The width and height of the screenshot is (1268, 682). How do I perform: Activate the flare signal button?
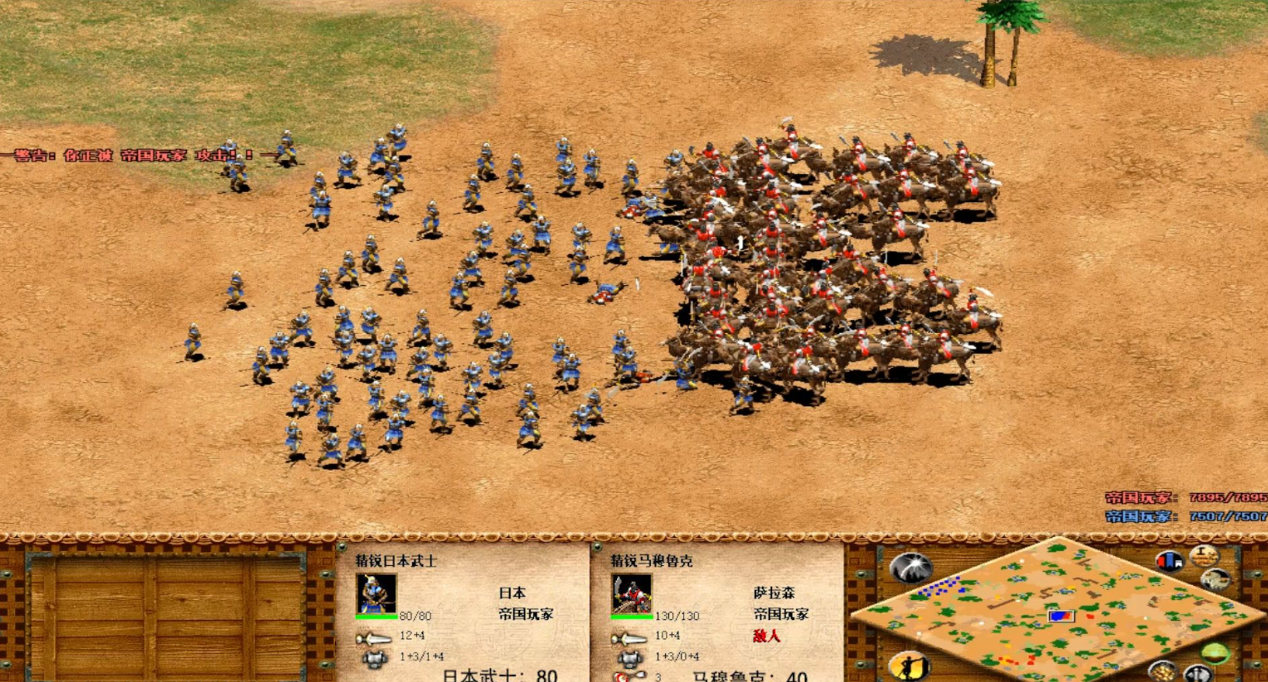tap(910, 568)
